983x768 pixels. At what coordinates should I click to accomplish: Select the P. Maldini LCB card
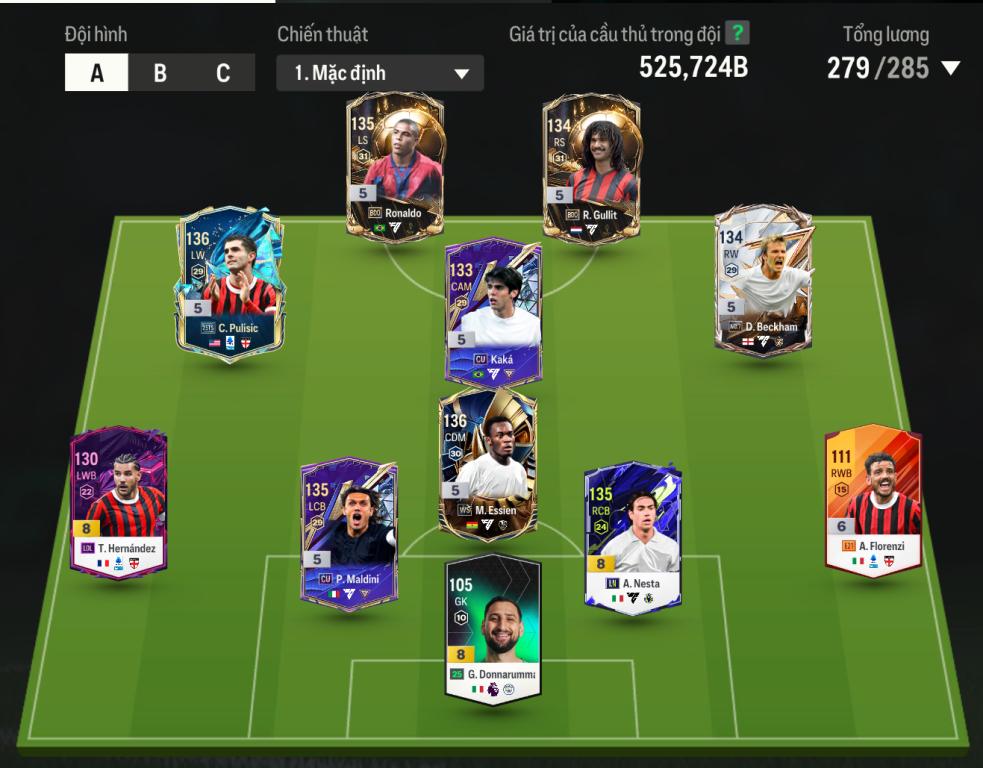click(349, 532)
